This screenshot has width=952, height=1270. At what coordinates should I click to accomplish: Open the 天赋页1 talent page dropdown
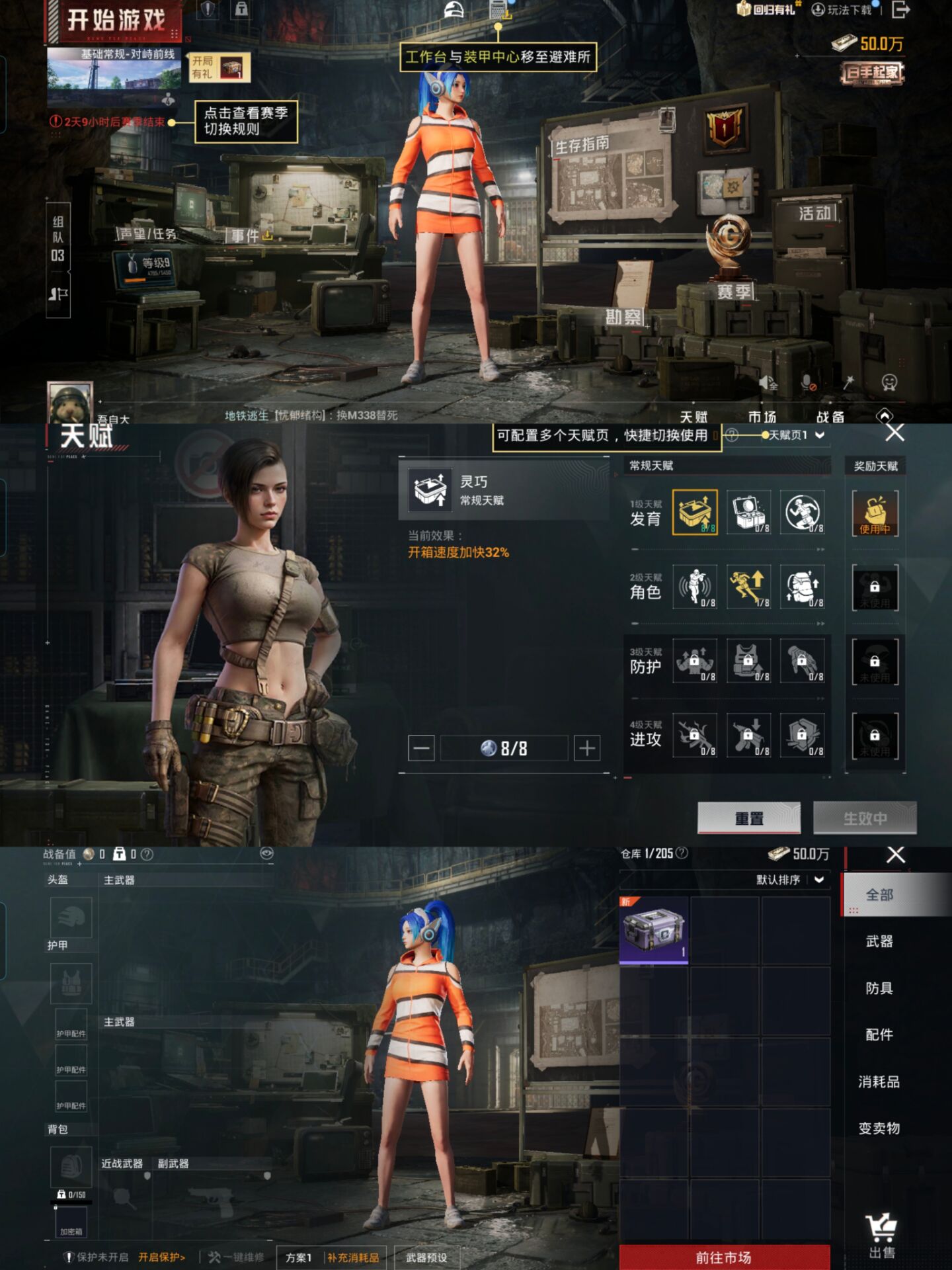tap(793, 435)
